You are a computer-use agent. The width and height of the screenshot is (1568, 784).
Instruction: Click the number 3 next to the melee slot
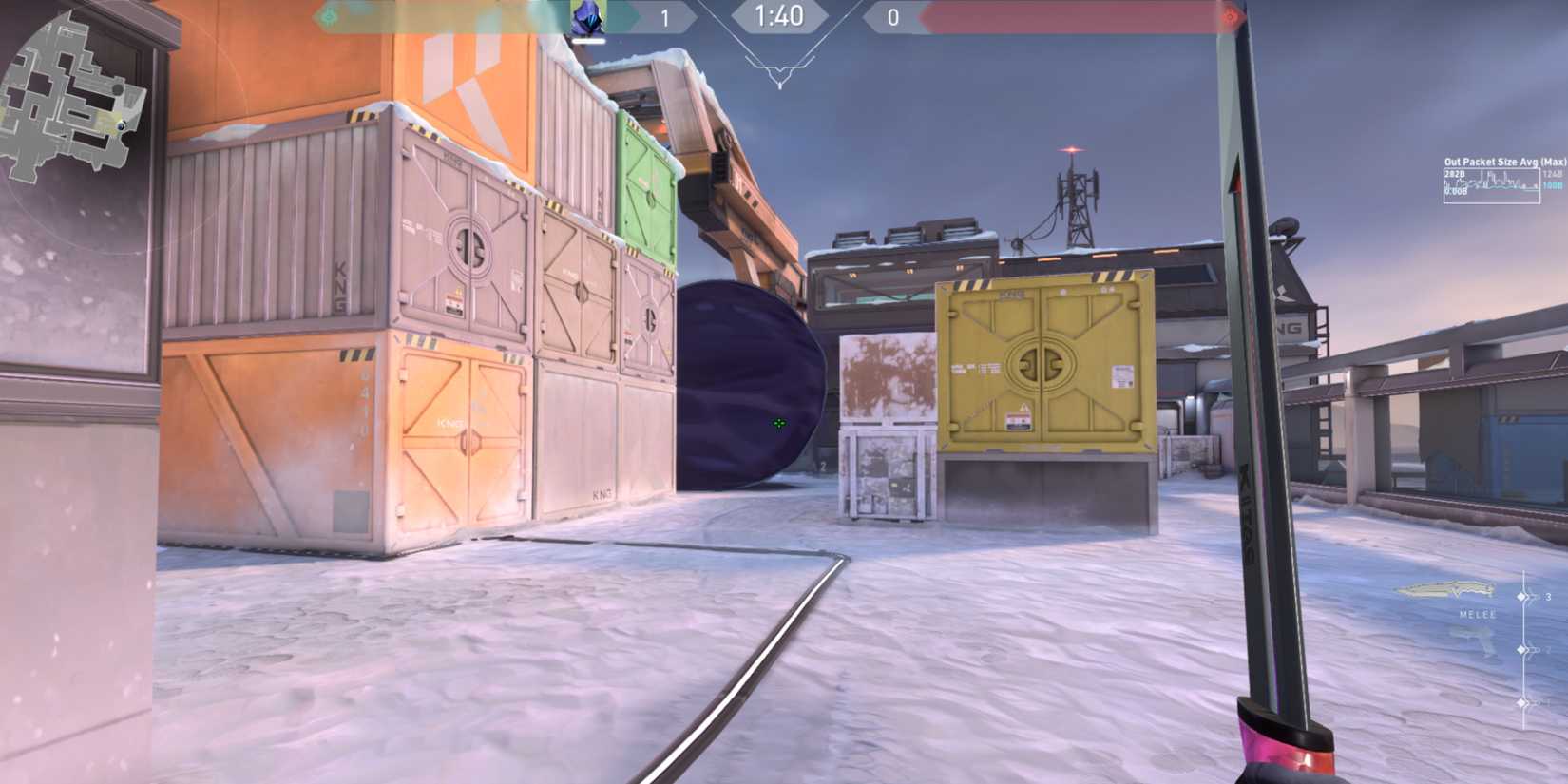pos(1549,596)
